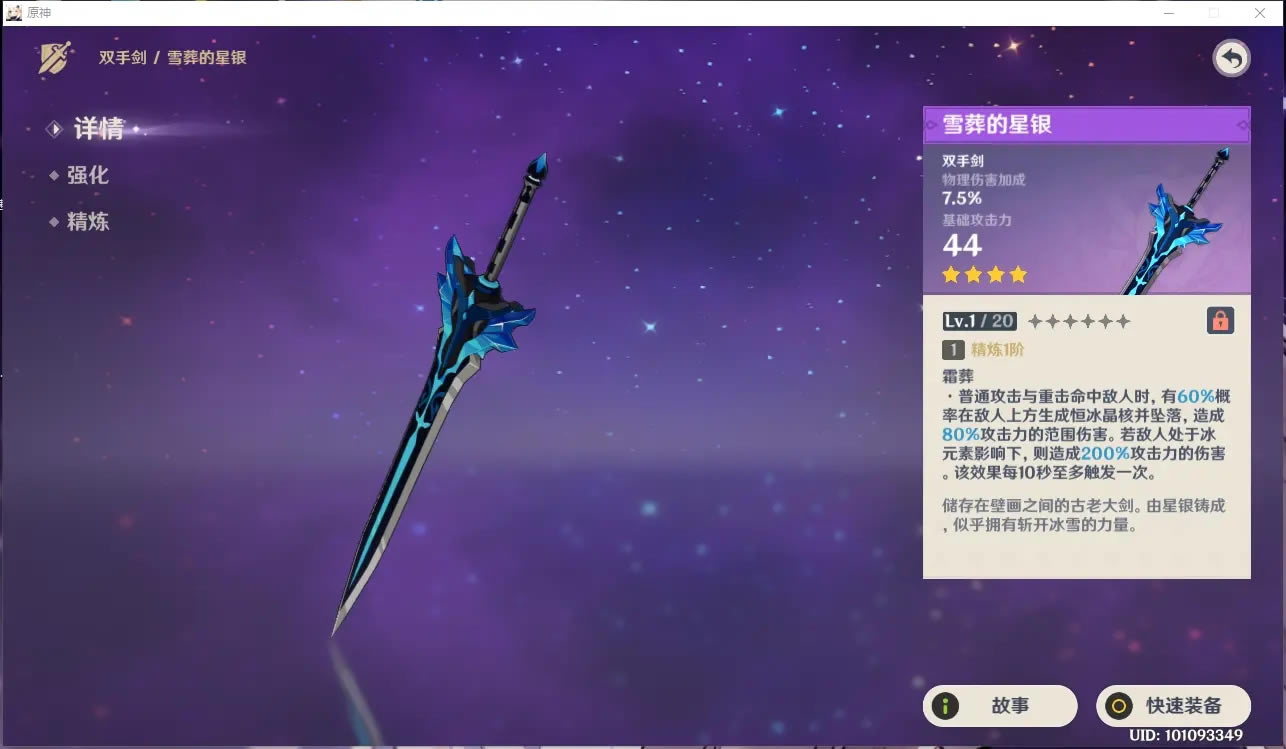This screenshot has height=749, width=1286.
Task: Click the return arrow back button
Action: point(1231,59)
